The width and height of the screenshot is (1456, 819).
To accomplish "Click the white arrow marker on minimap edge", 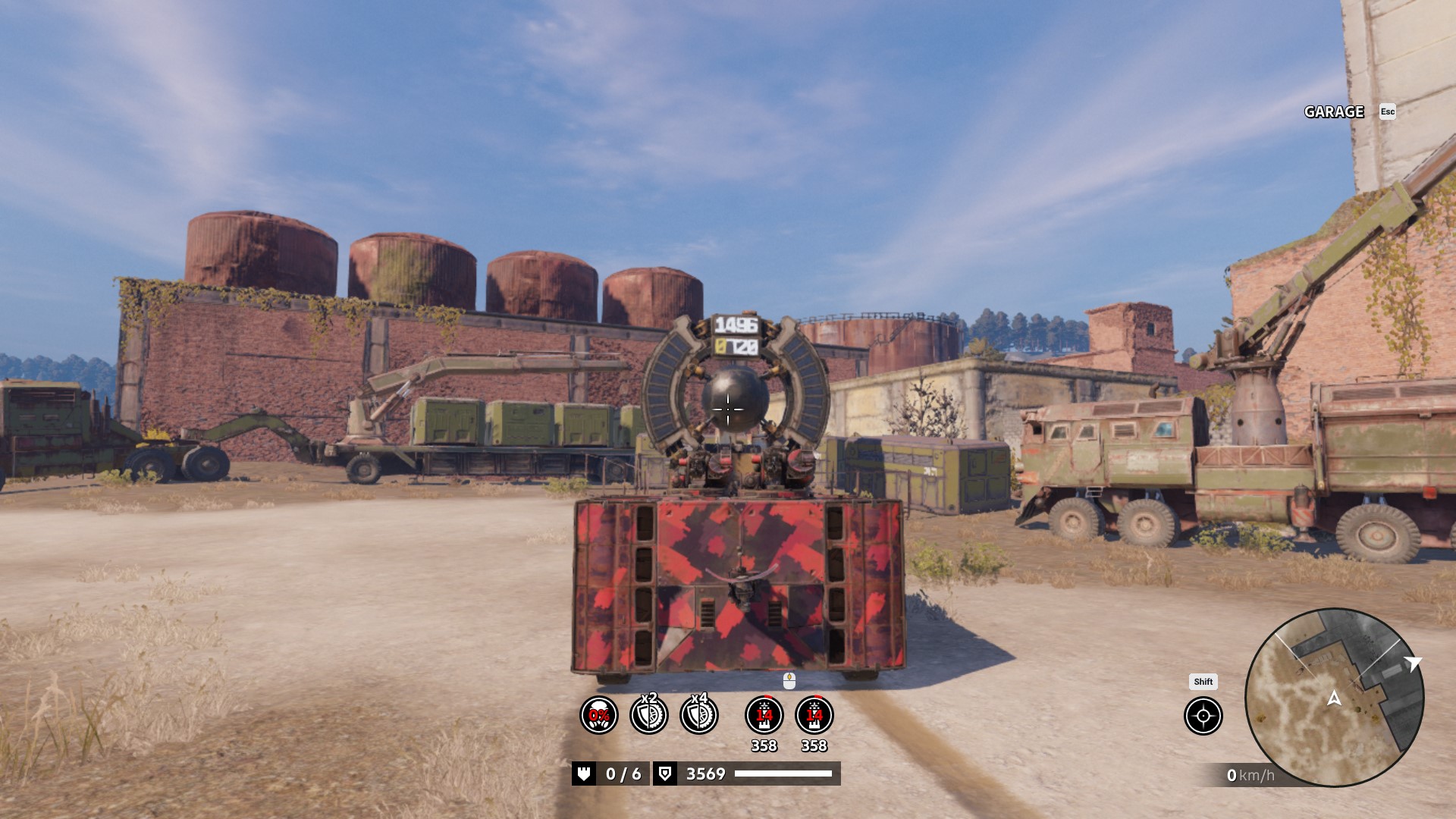I will click(x=1412, y=664).
